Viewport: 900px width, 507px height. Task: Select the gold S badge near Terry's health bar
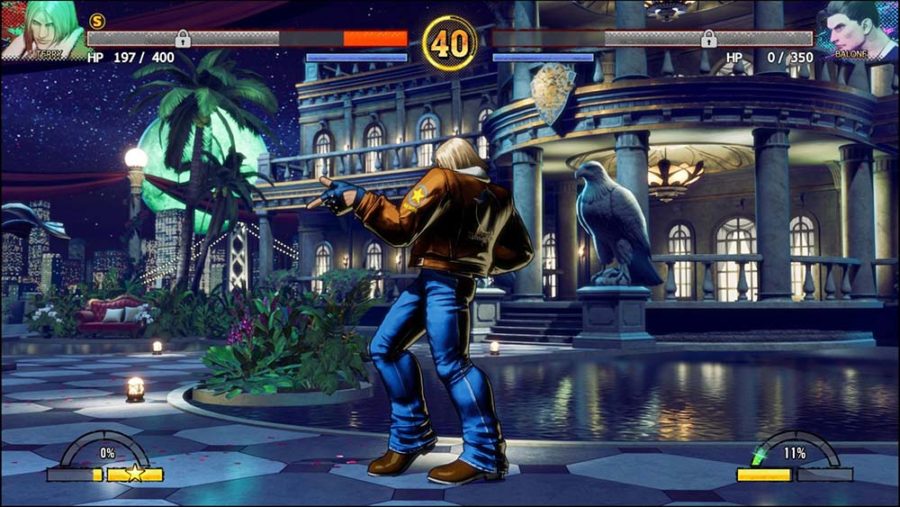pyautogui.click(x=97, y=20)
